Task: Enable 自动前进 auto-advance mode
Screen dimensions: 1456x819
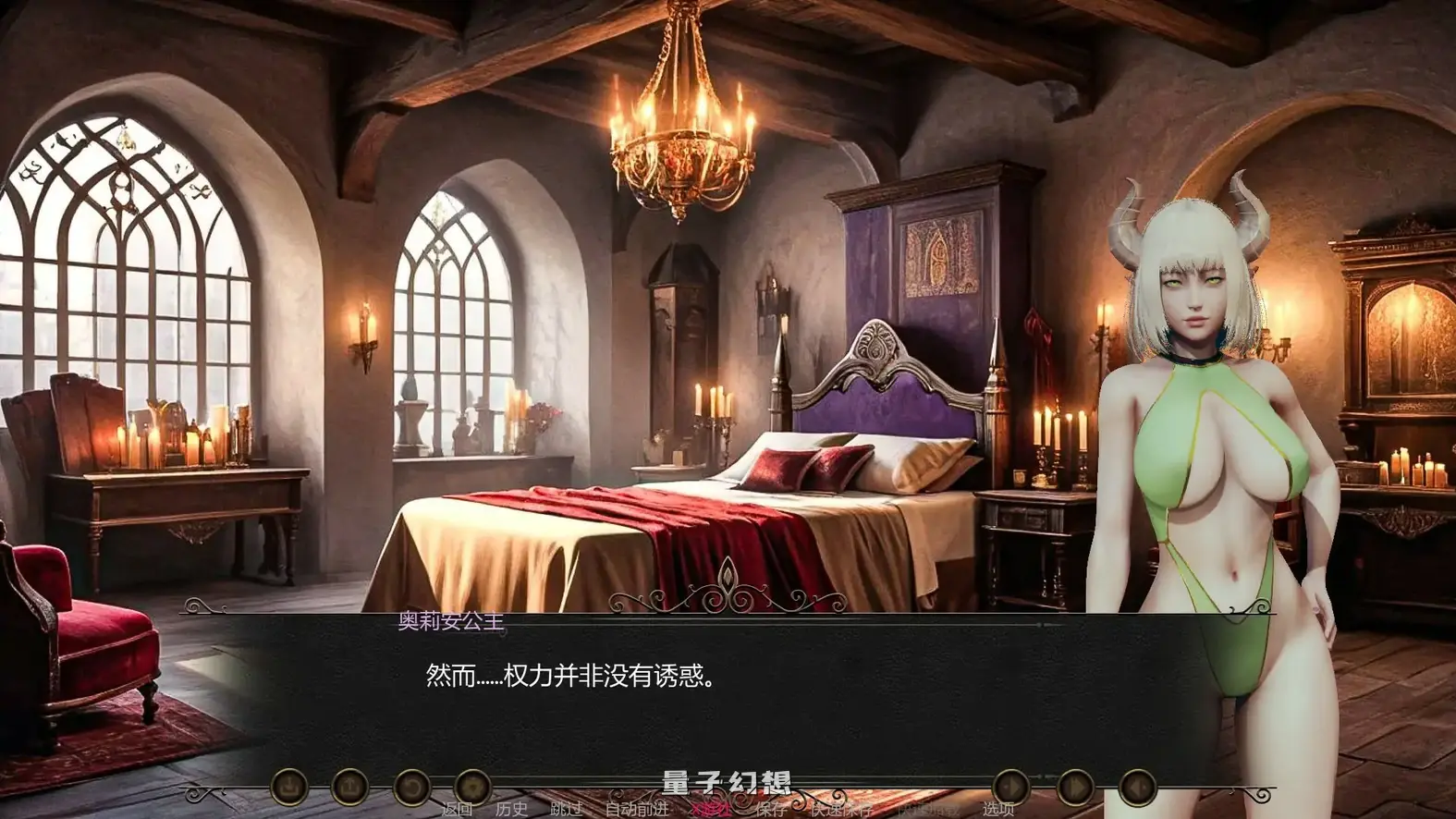Action: click(638, 810)
